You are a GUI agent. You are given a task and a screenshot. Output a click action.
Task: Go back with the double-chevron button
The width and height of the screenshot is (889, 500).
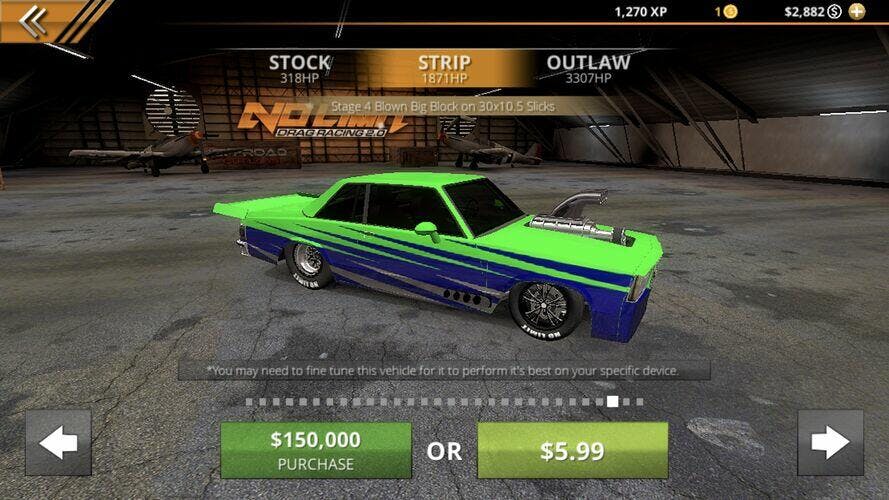point(33,21)
